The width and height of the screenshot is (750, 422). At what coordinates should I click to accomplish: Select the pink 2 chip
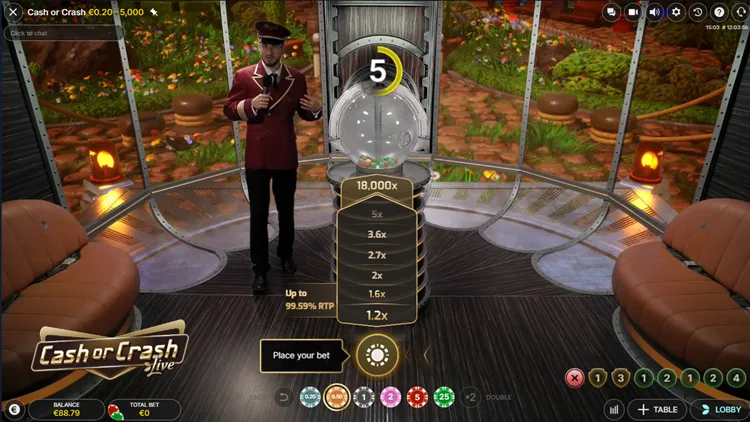(x=390, y=397)
